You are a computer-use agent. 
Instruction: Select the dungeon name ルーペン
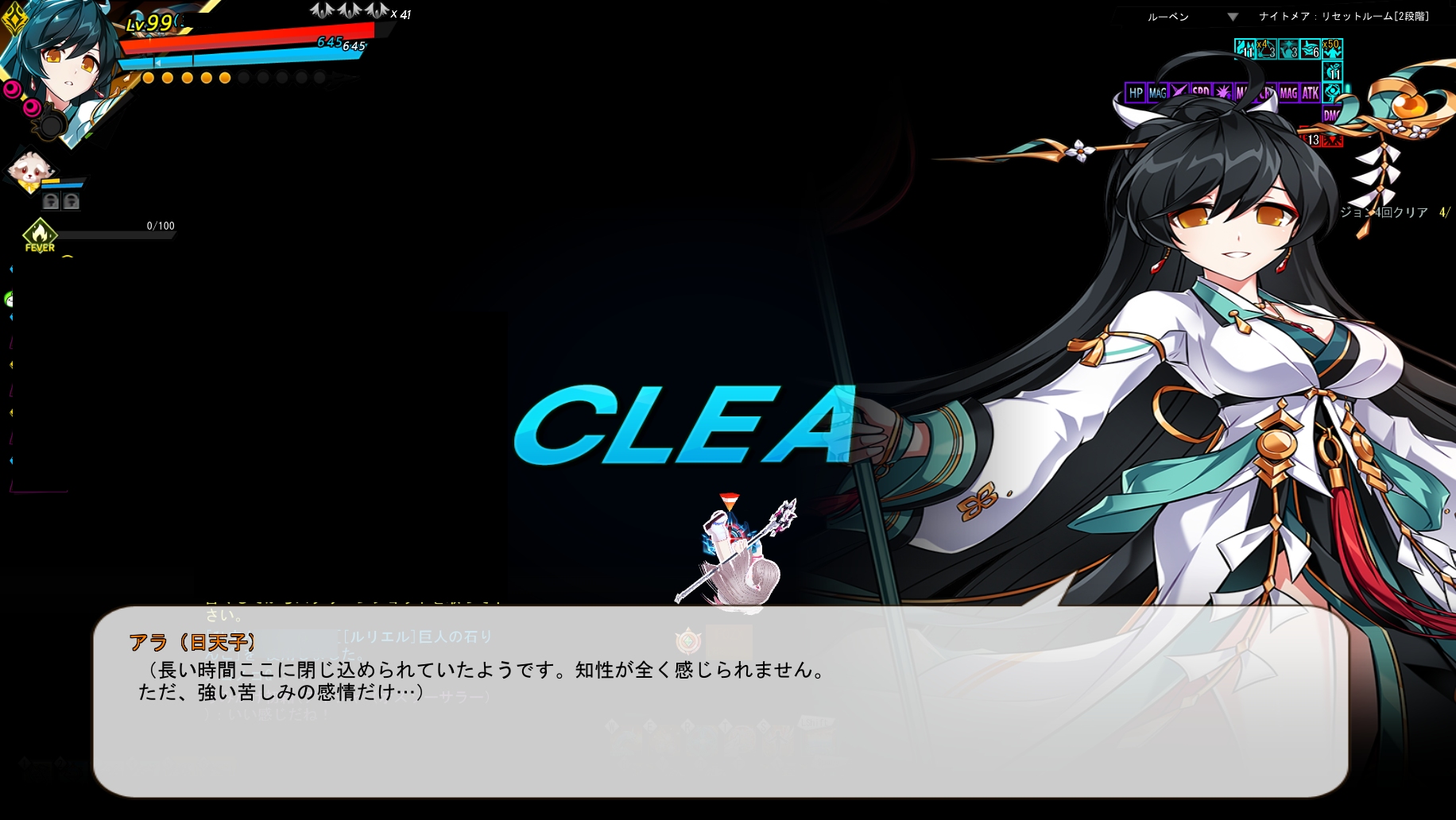point(1166,15)
